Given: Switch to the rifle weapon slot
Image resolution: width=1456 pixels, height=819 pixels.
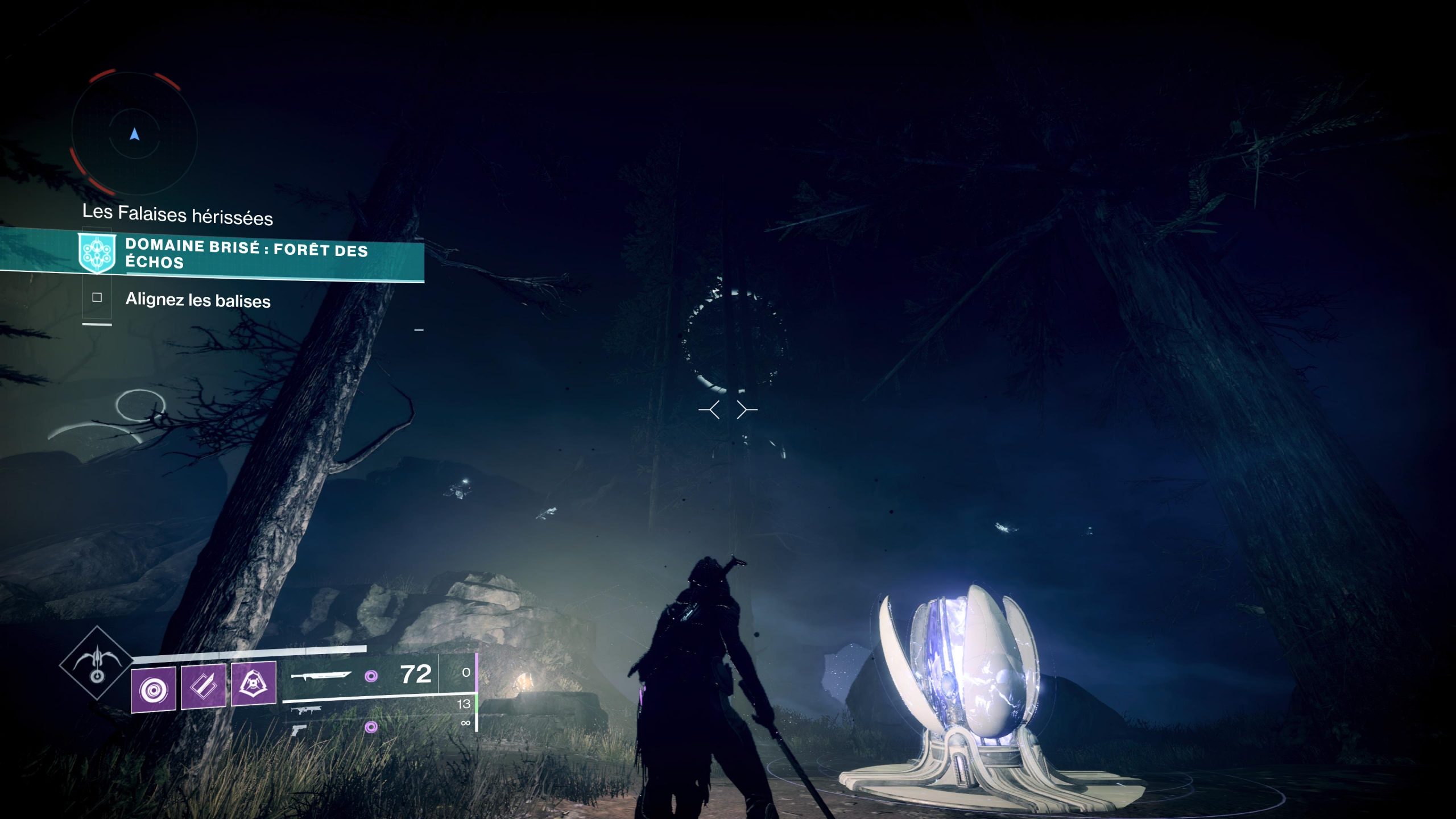Looking at the screenshot, I should (307, 710).
